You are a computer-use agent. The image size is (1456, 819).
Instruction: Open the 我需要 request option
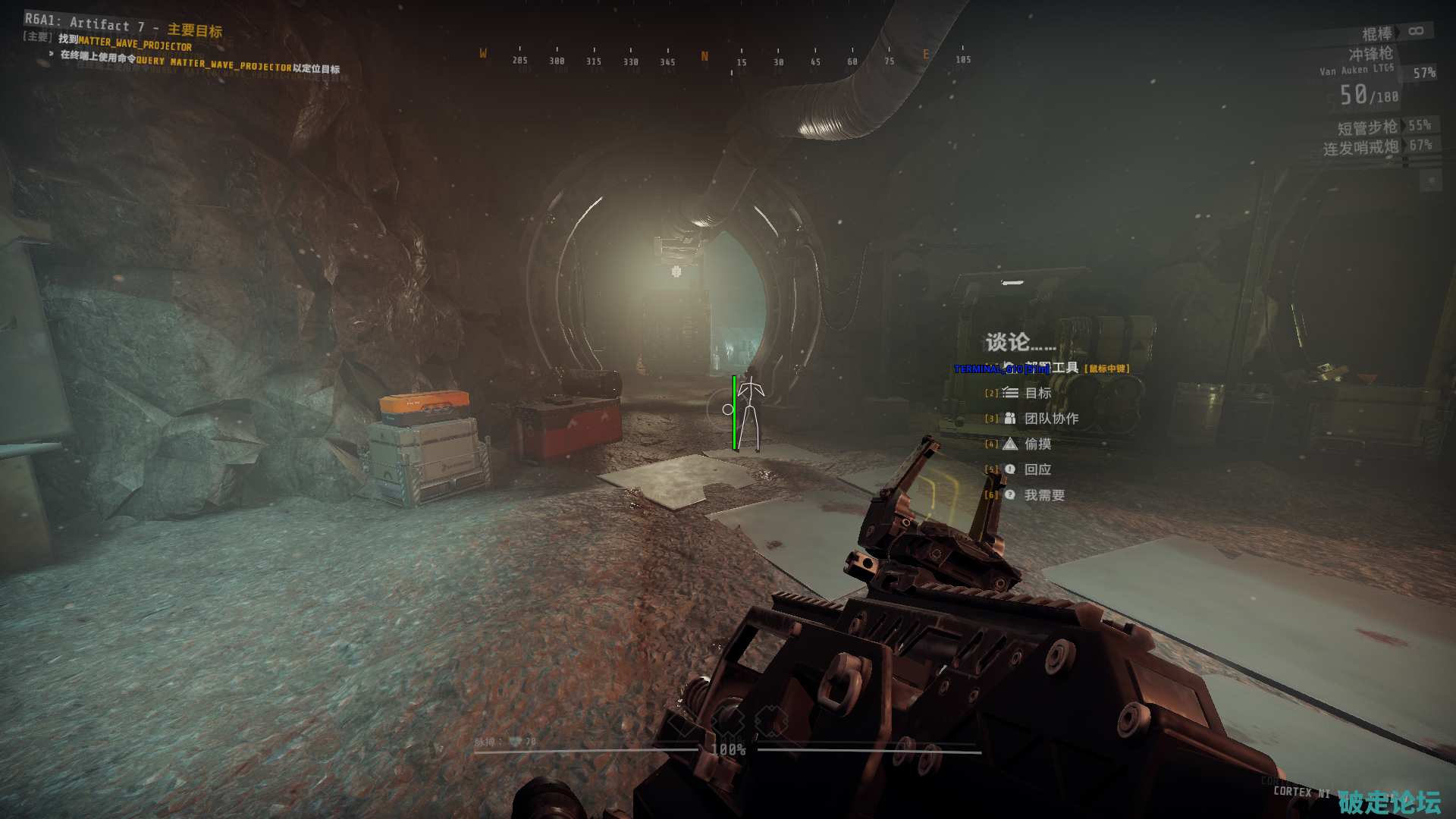pos(1044,495)
